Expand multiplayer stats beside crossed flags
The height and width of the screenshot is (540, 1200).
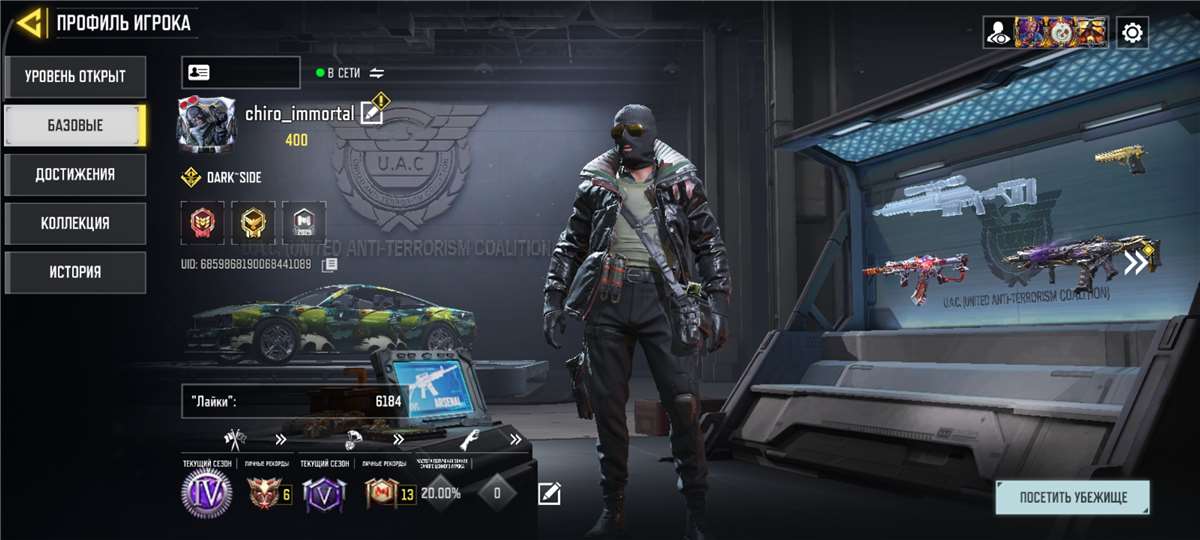(280, 439)
